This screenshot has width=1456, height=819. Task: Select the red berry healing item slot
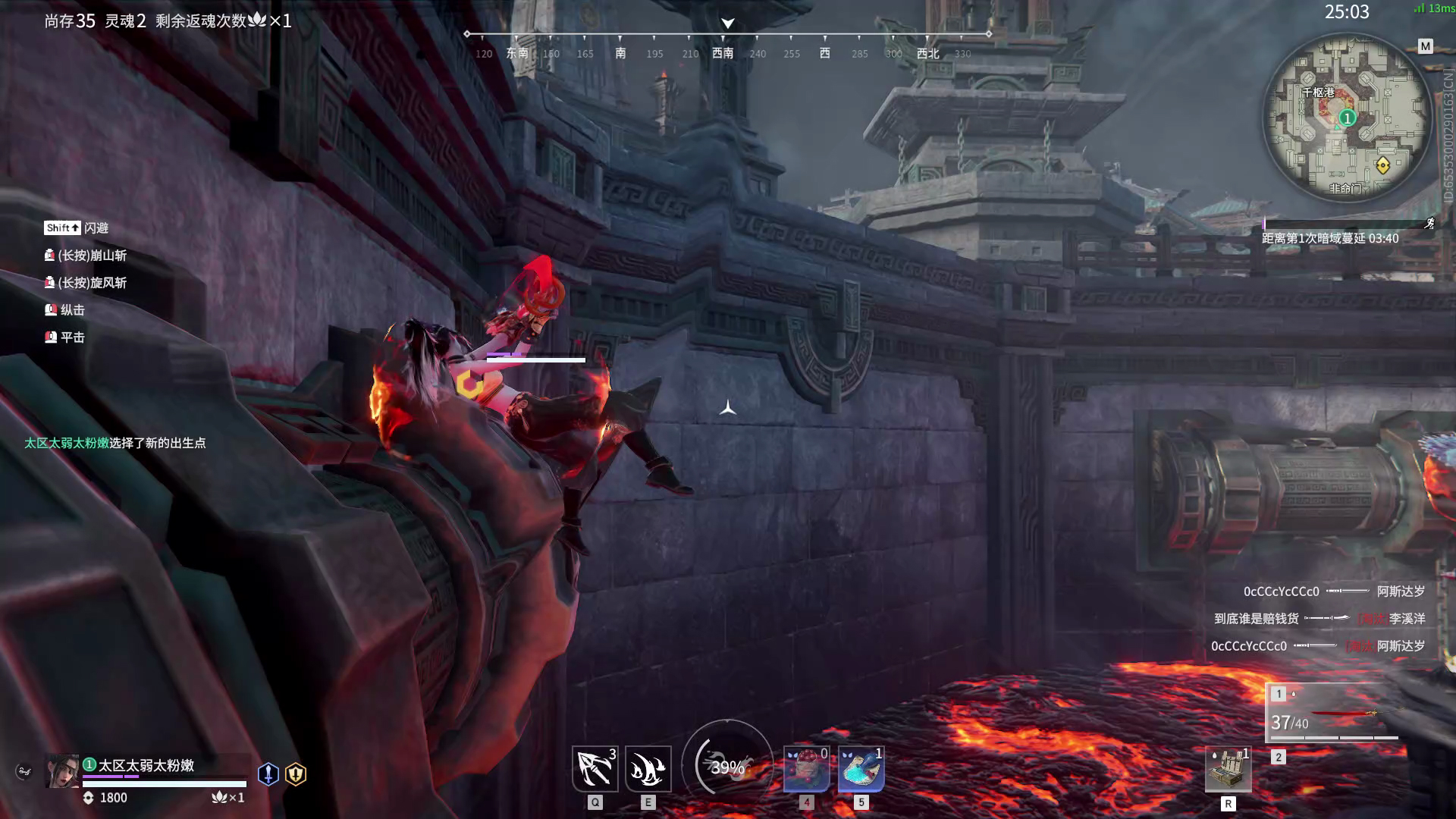pyautogui.click(x=806, y=768)
